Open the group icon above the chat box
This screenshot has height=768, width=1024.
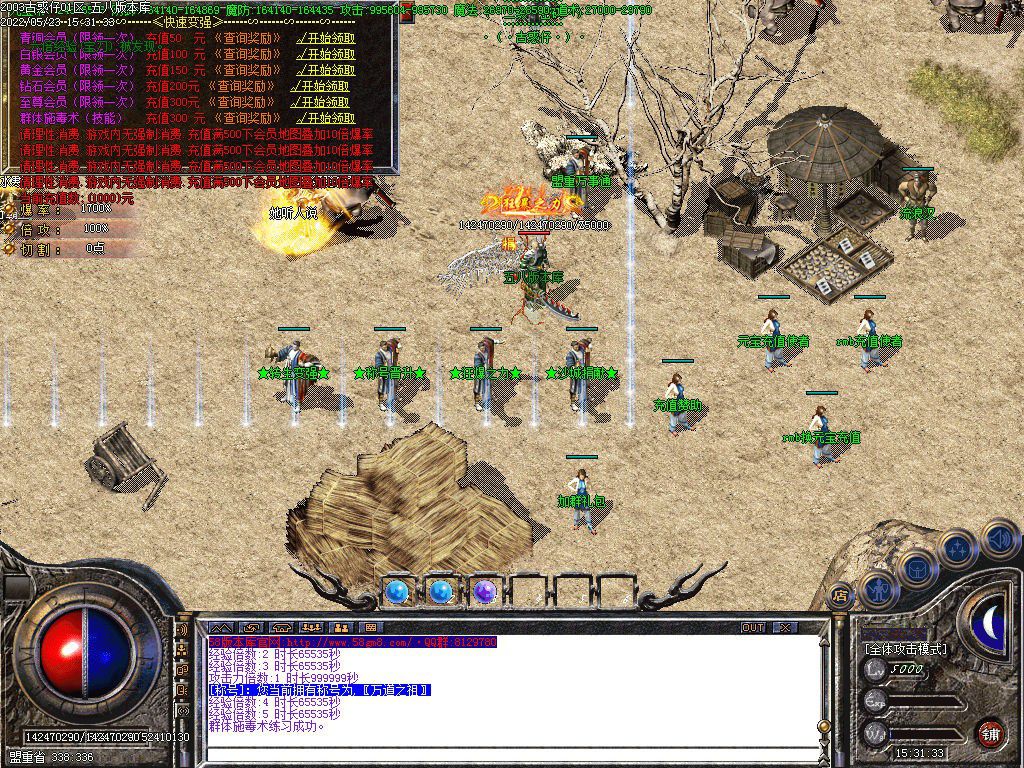312,628
